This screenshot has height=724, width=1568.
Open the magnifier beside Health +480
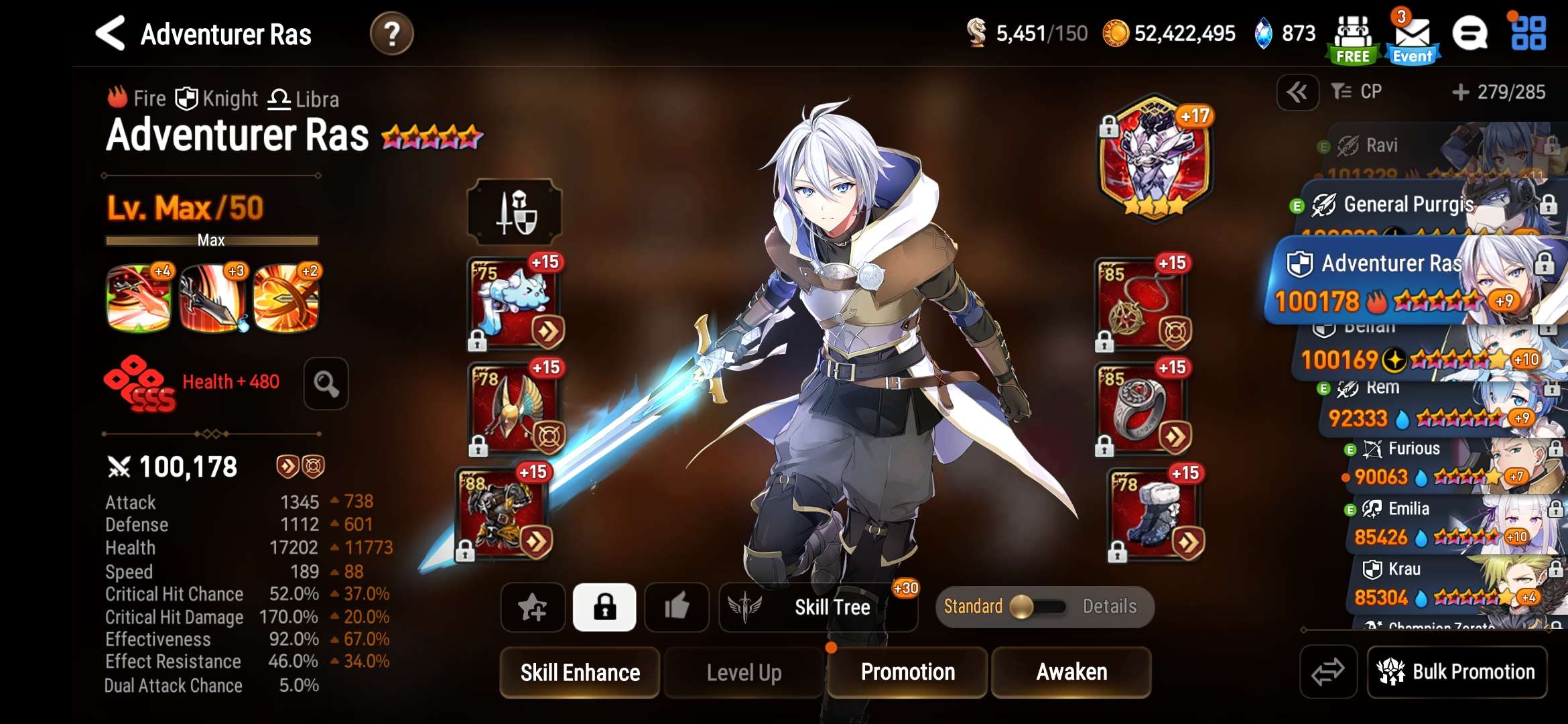pyautogui.click(x=326, y=383)
